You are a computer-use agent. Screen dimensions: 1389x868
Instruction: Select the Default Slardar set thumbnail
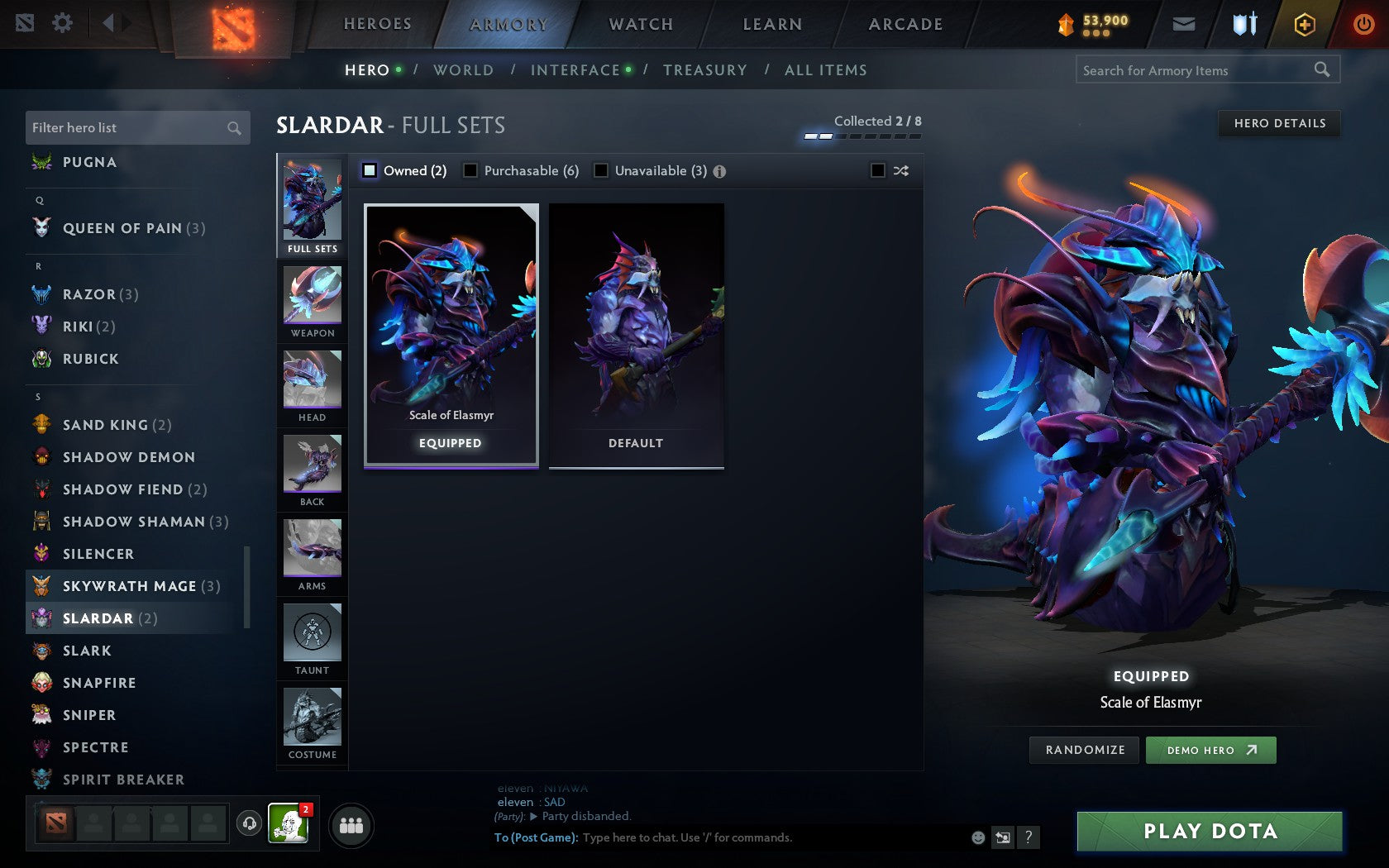(x=635, y=334)
